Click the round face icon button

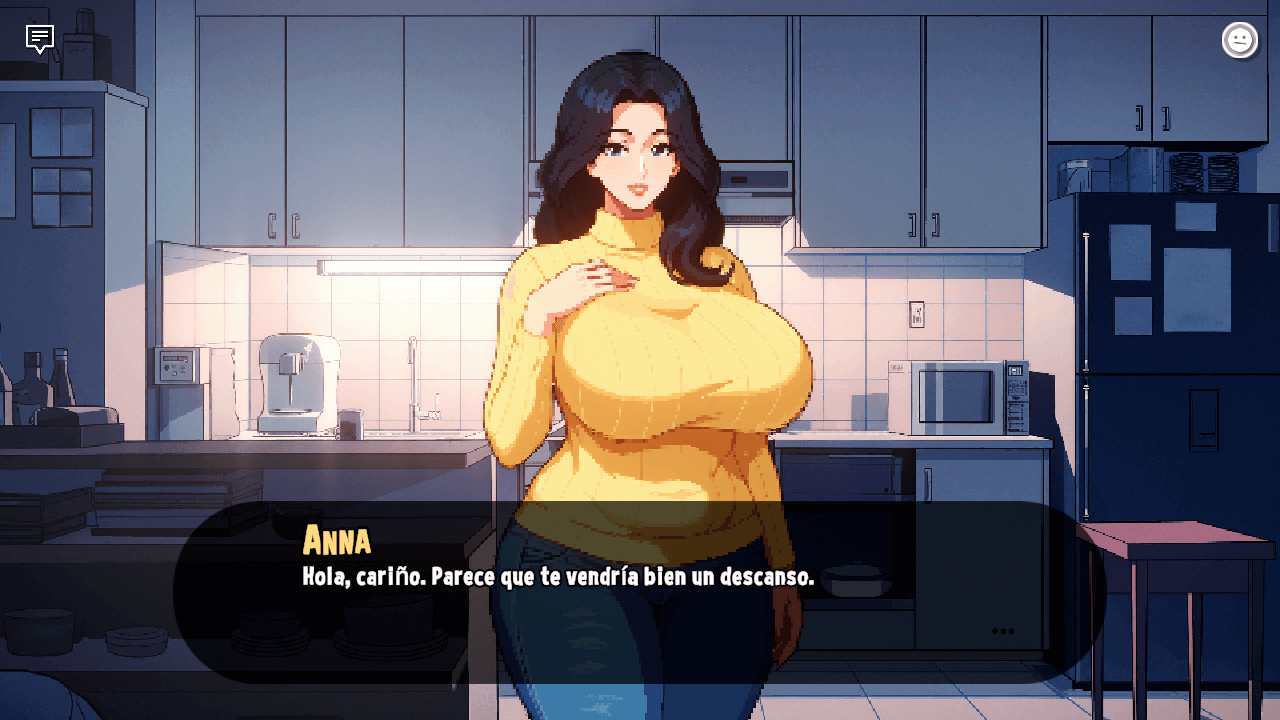1240,40
